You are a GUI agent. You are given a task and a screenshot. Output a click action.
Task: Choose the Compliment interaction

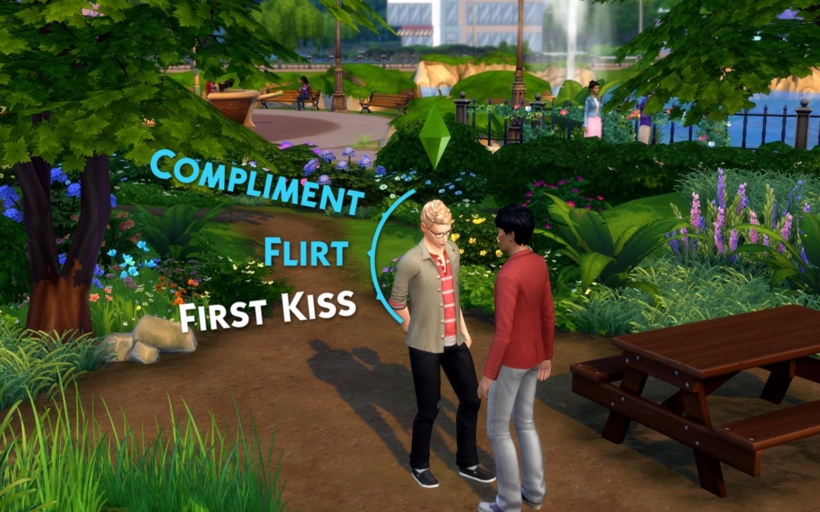point(256,182)
